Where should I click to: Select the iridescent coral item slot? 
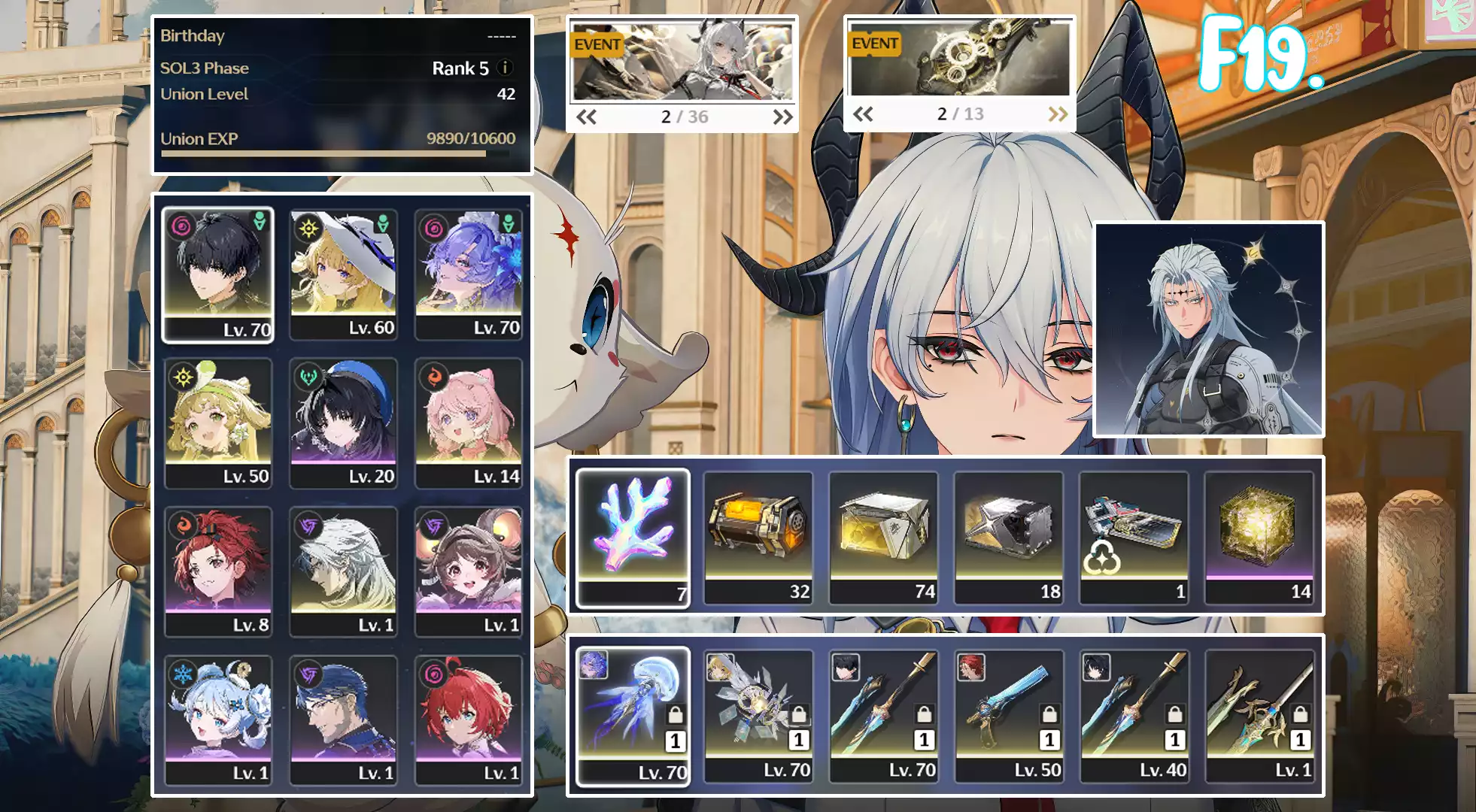click(633, 538)
